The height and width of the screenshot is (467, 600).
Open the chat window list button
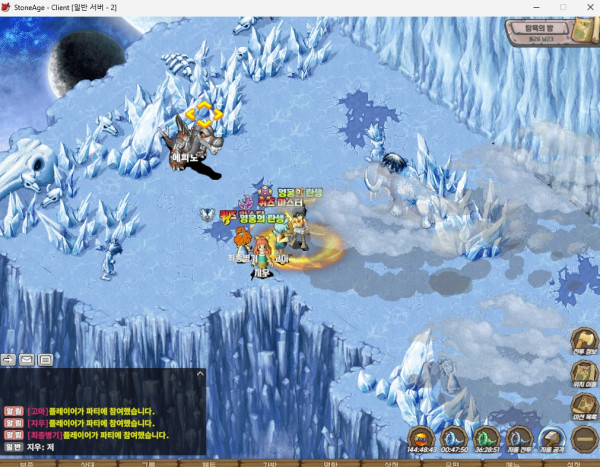[45, 359]
